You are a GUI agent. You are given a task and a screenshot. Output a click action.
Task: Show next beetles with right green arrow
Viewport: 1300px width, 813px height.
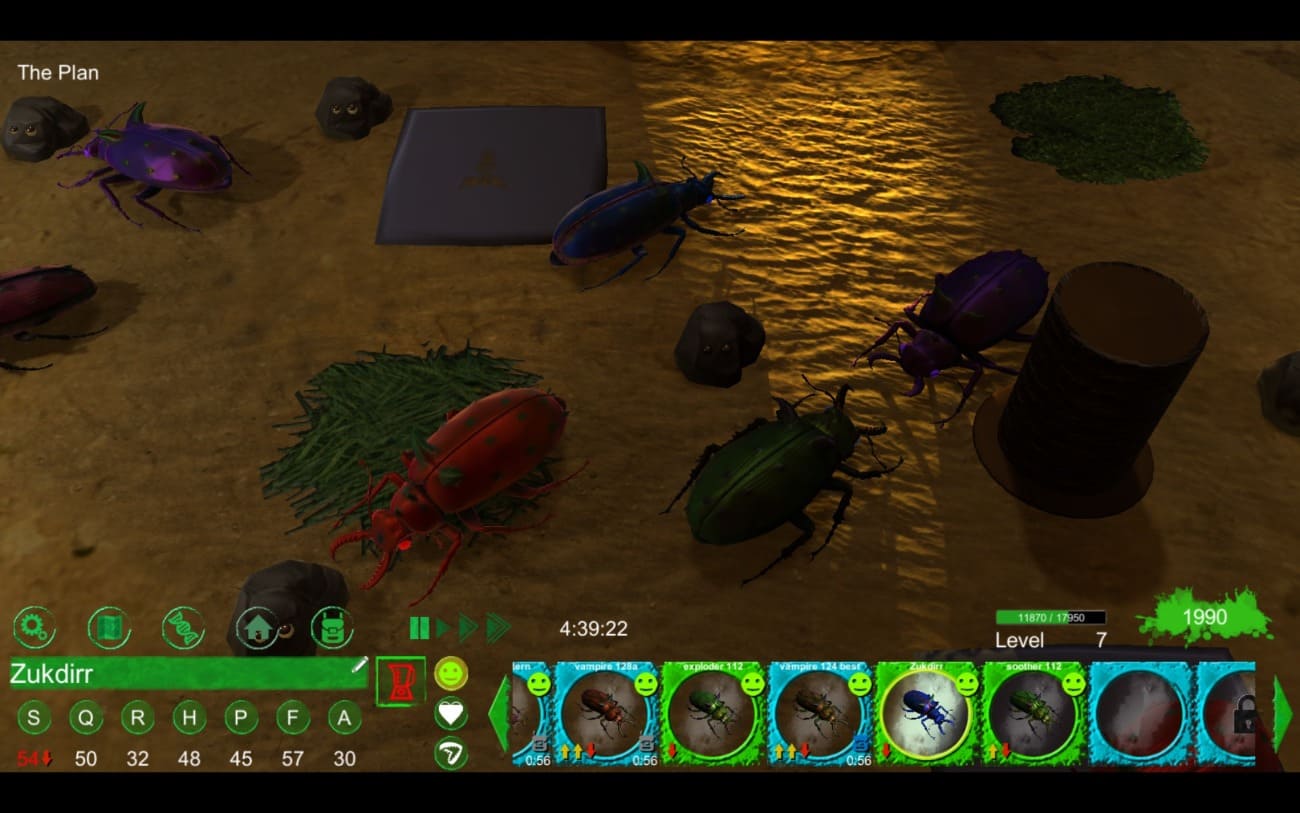(1281, 712)
